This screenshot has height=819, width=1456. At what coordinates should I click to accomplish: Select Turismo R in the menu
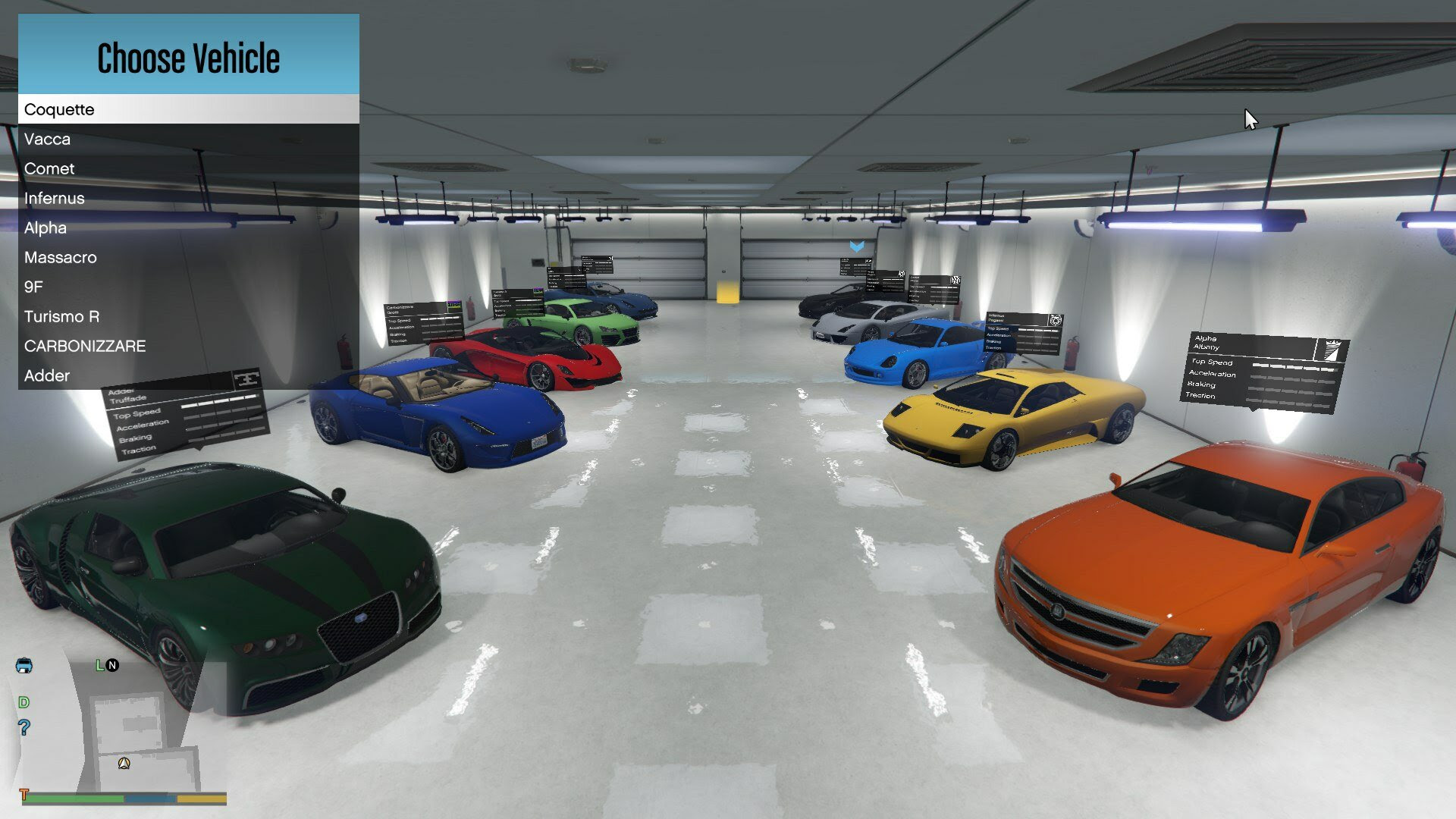[x=62, y=316]
